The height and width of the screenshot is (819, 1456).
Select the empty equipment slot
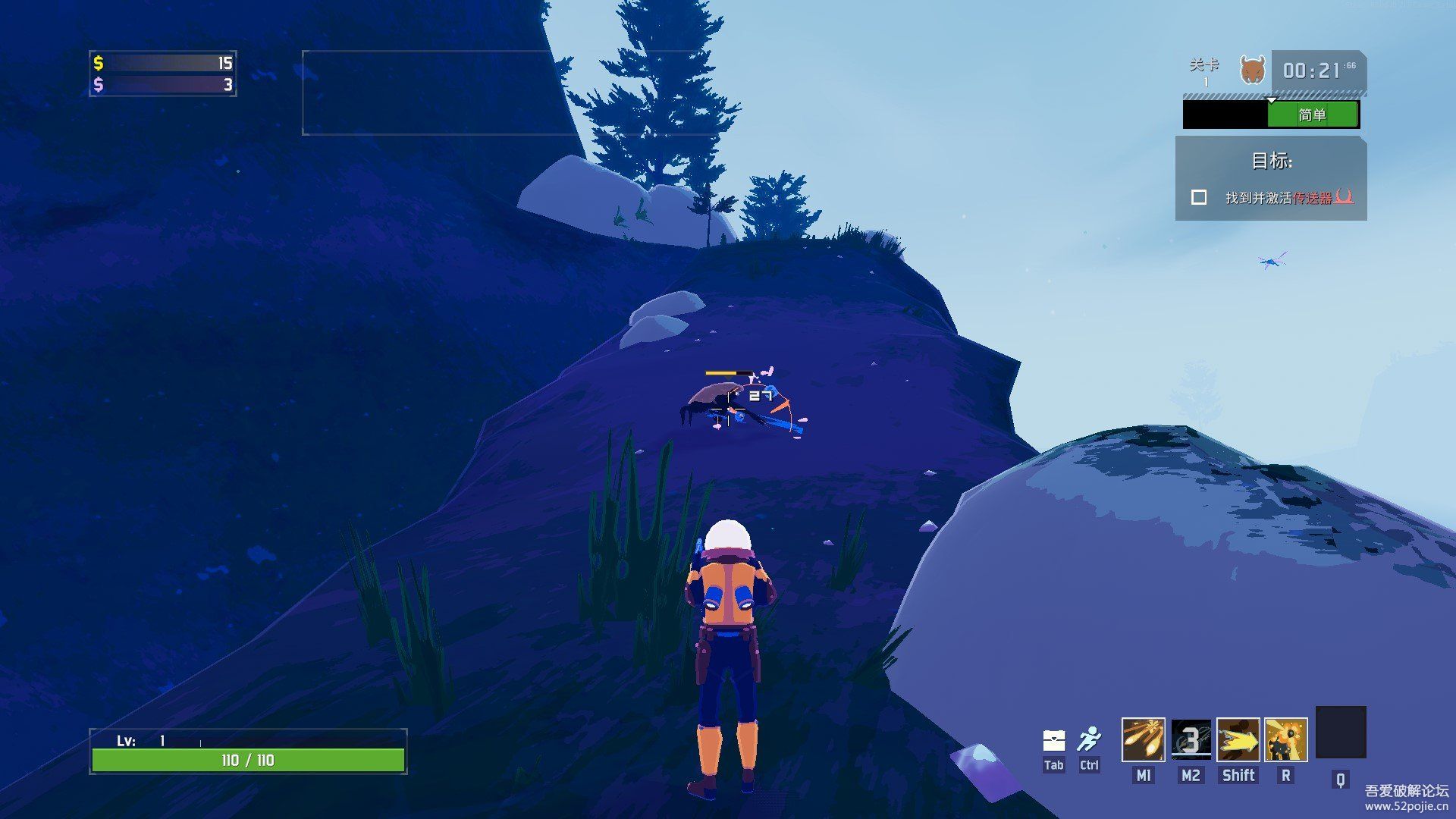[1340, 733]
